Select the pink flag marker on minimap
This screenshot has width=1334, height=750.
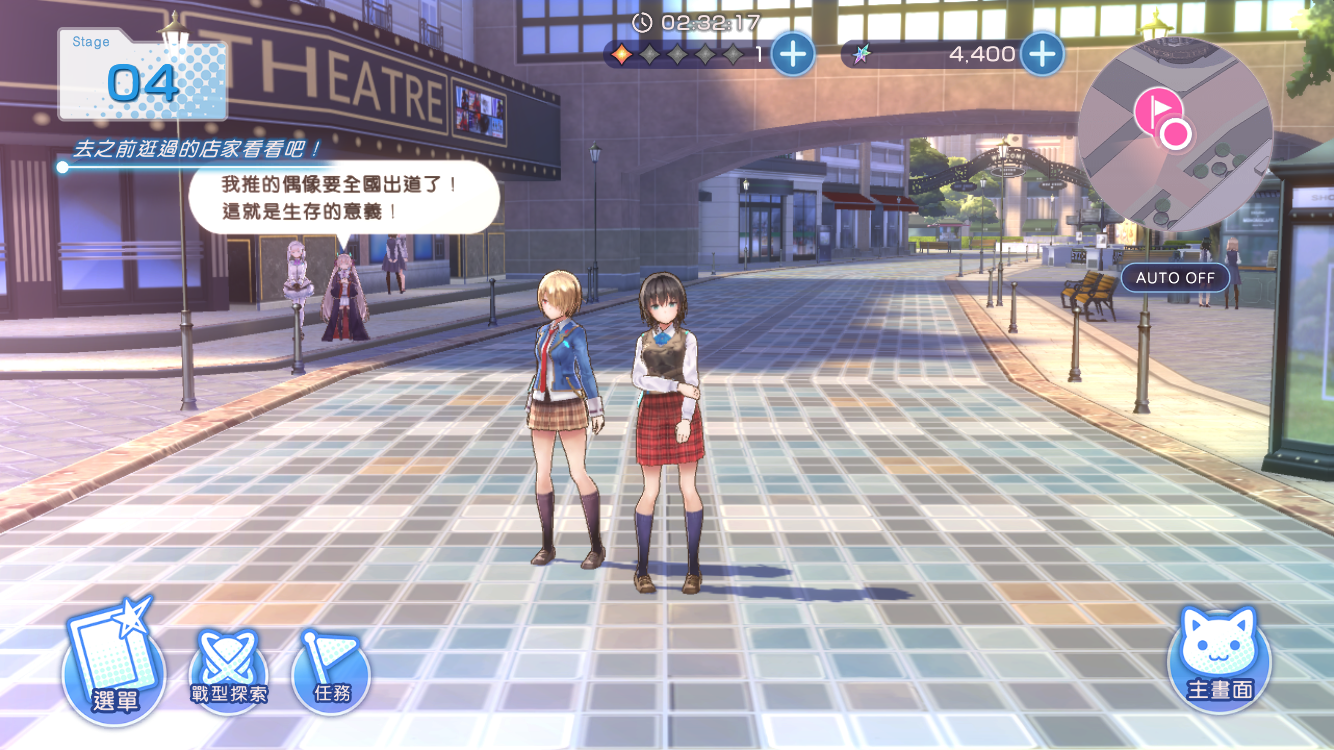[1157, 108]
